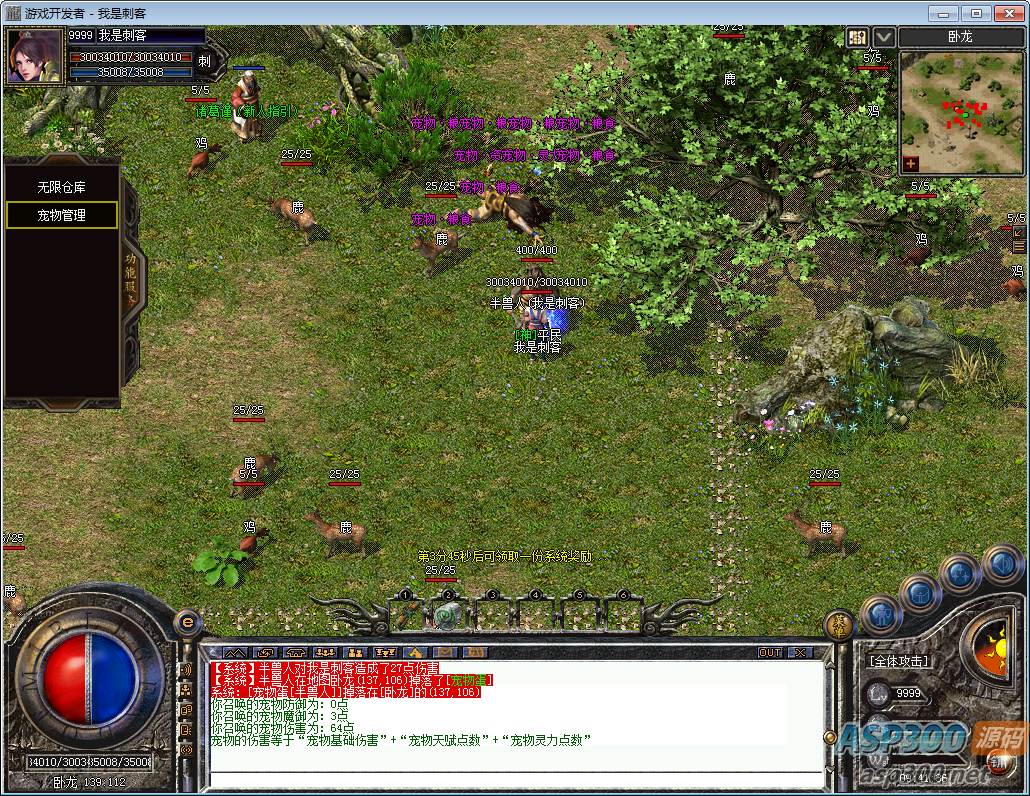Maximize the game window
This screenshot has height=796, width=1030.
pos(977,12)
